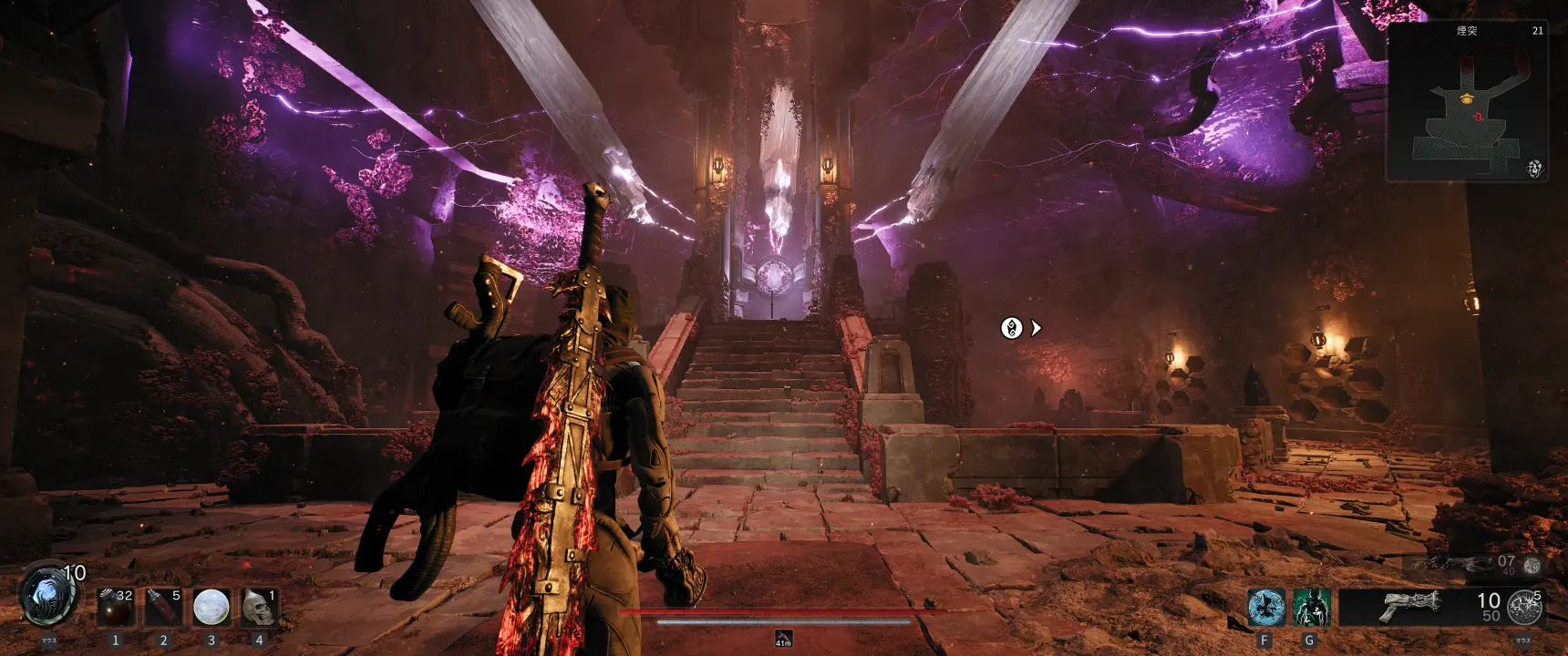Image resolution: width=1568 pixels, height=656 pixels.
Task: Select the pale orb item in slot 3
Action: [211, 607]
